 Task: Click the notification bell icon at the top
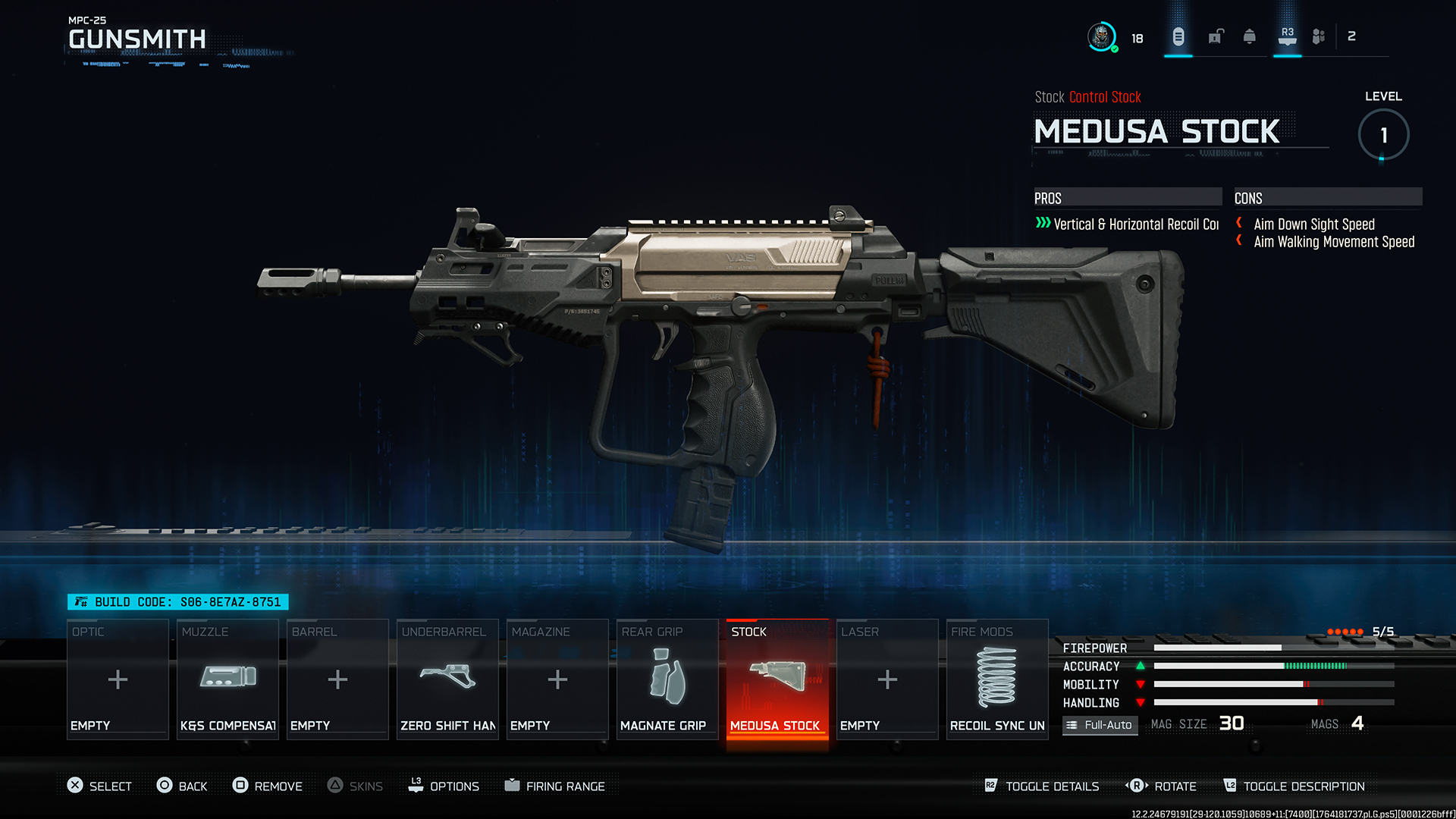pyautogui.click(x=1249, y=36)
